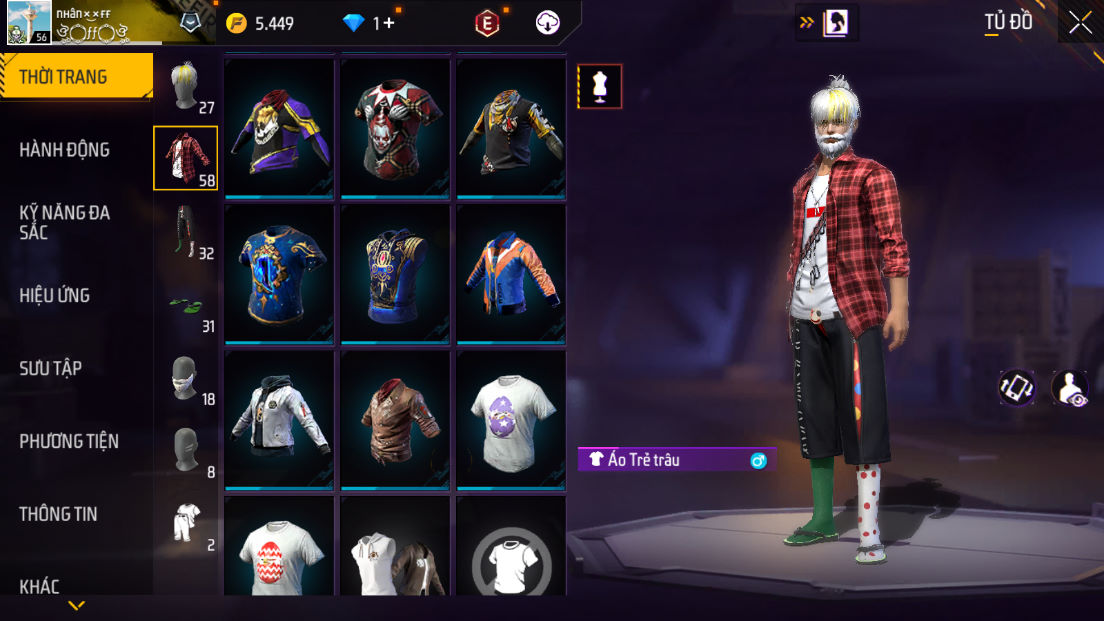This screenshot has width=1104, height=621.
Task: Open the face mask category with 18 items
Action: (x=186, y=379)
